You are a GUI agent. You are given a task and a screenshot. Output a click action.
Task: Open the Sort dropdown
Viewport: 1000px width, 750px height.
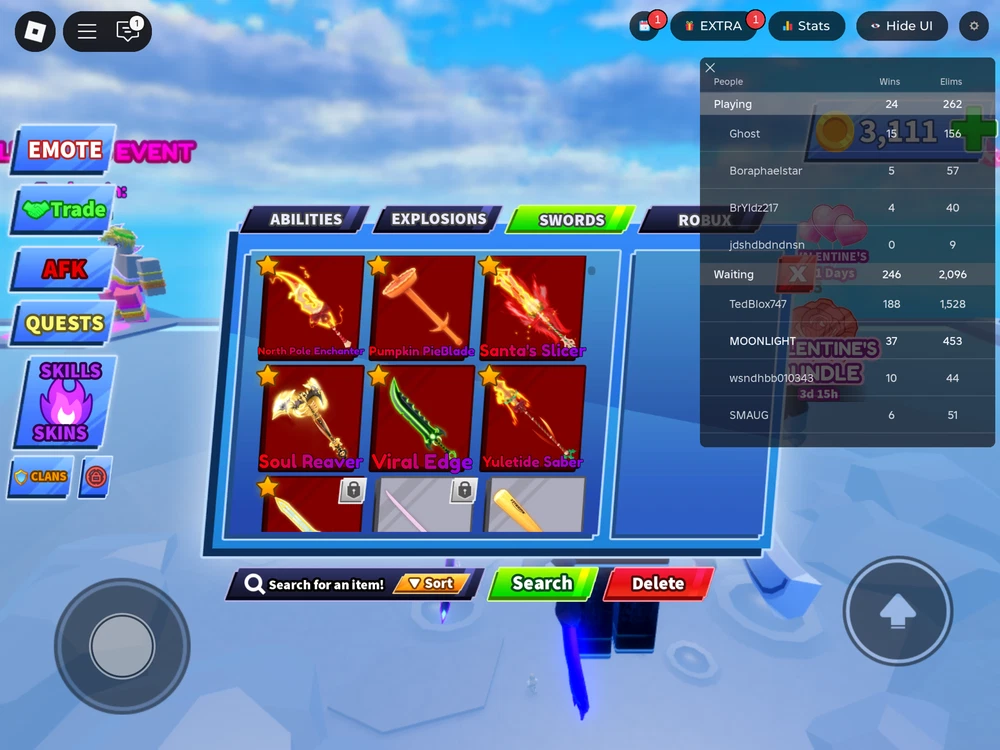[x=431, y=584]
